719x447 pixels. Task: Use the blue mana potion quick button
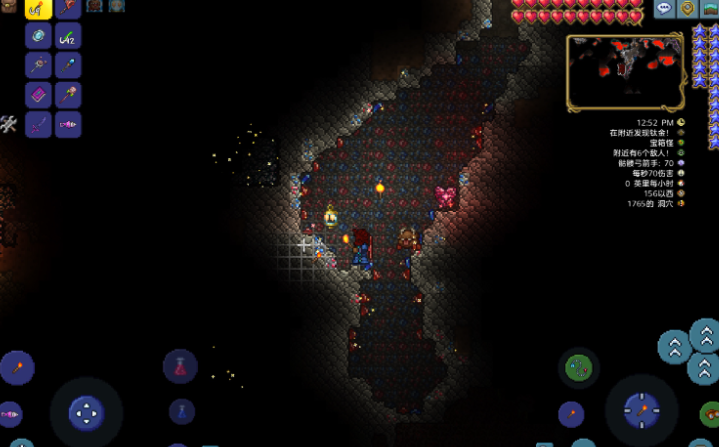point(181,410)
